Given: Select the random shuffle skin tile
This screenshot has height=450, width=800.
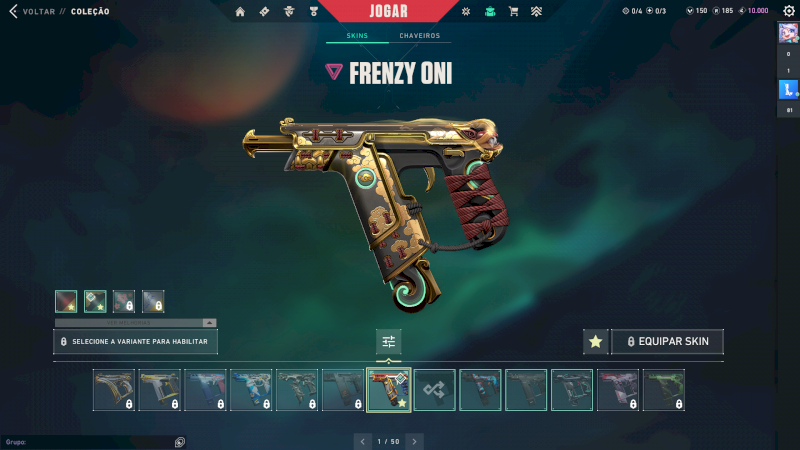Looking at the screenshot, I should 435,390.
